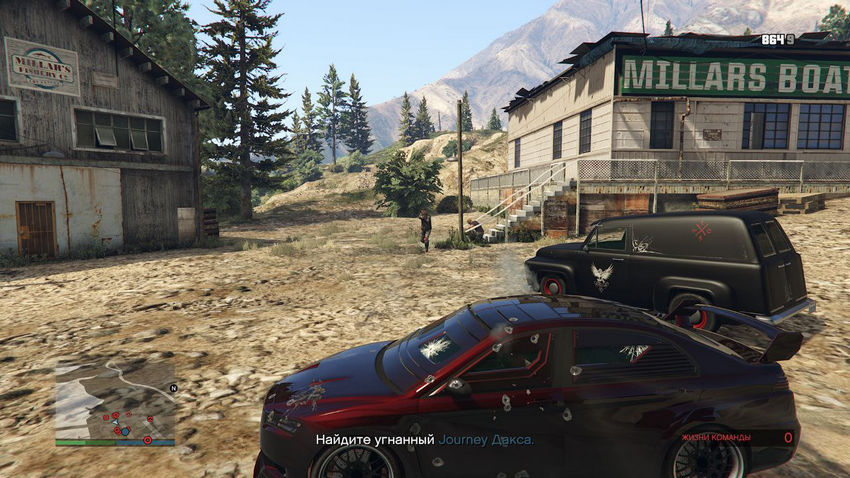This screenshot has width=850, height=478.
Task: Click the north compass marker on minimap
Action: pos(173,387)
